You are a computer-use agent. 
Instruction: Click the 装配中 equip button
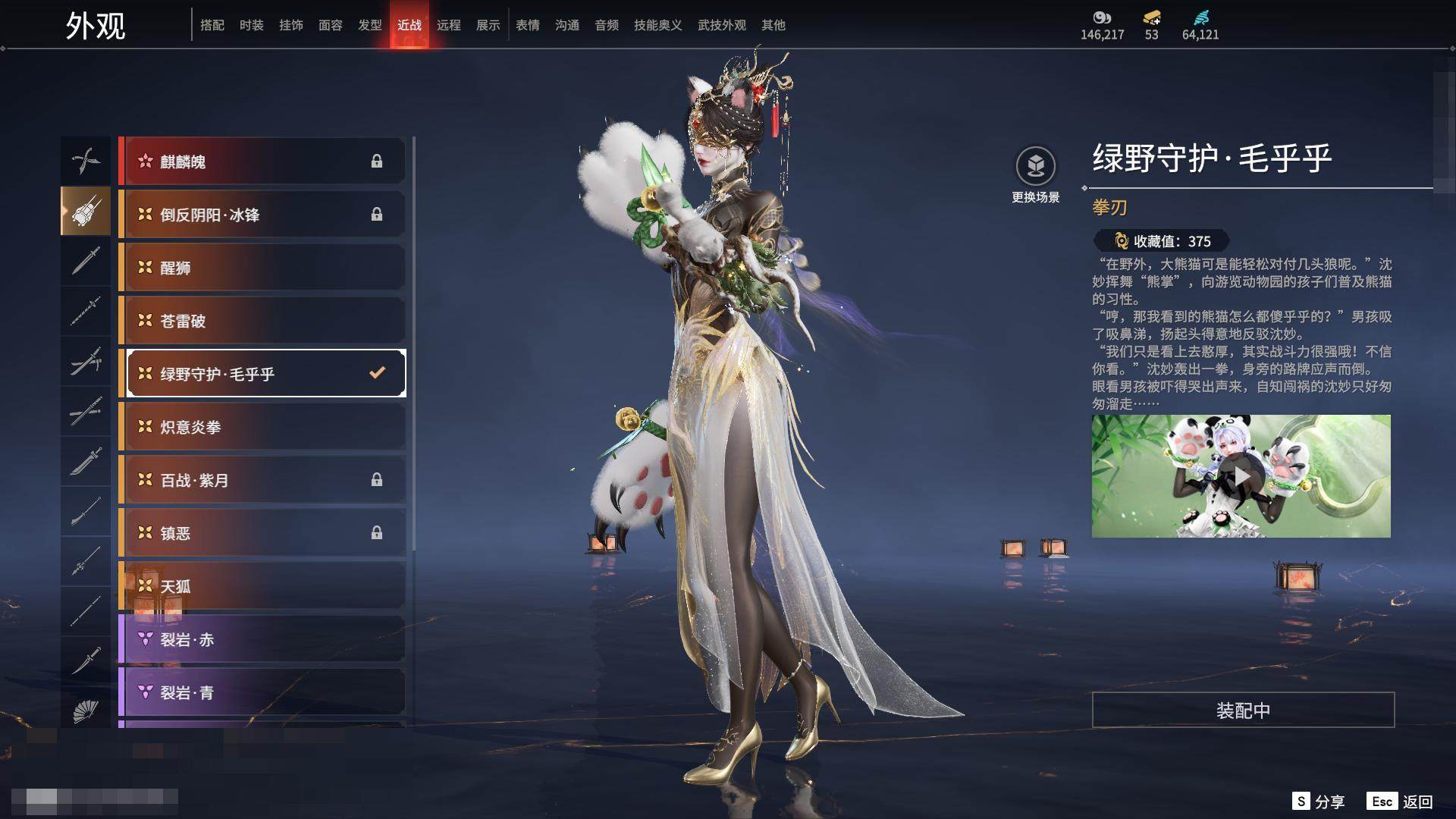1243,710
